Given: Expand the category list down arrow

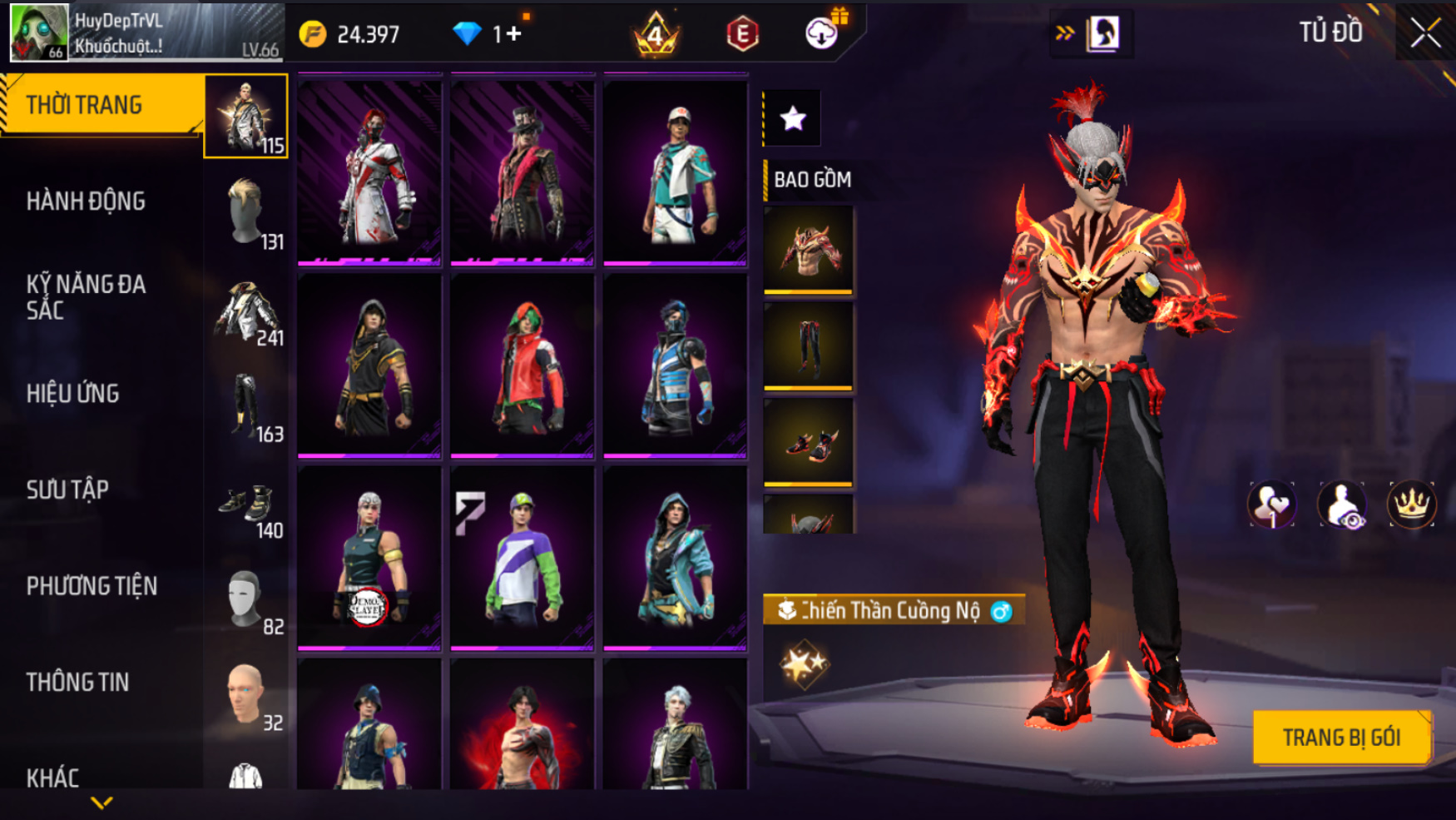Looking at the screenshot, I should point(102,803).
